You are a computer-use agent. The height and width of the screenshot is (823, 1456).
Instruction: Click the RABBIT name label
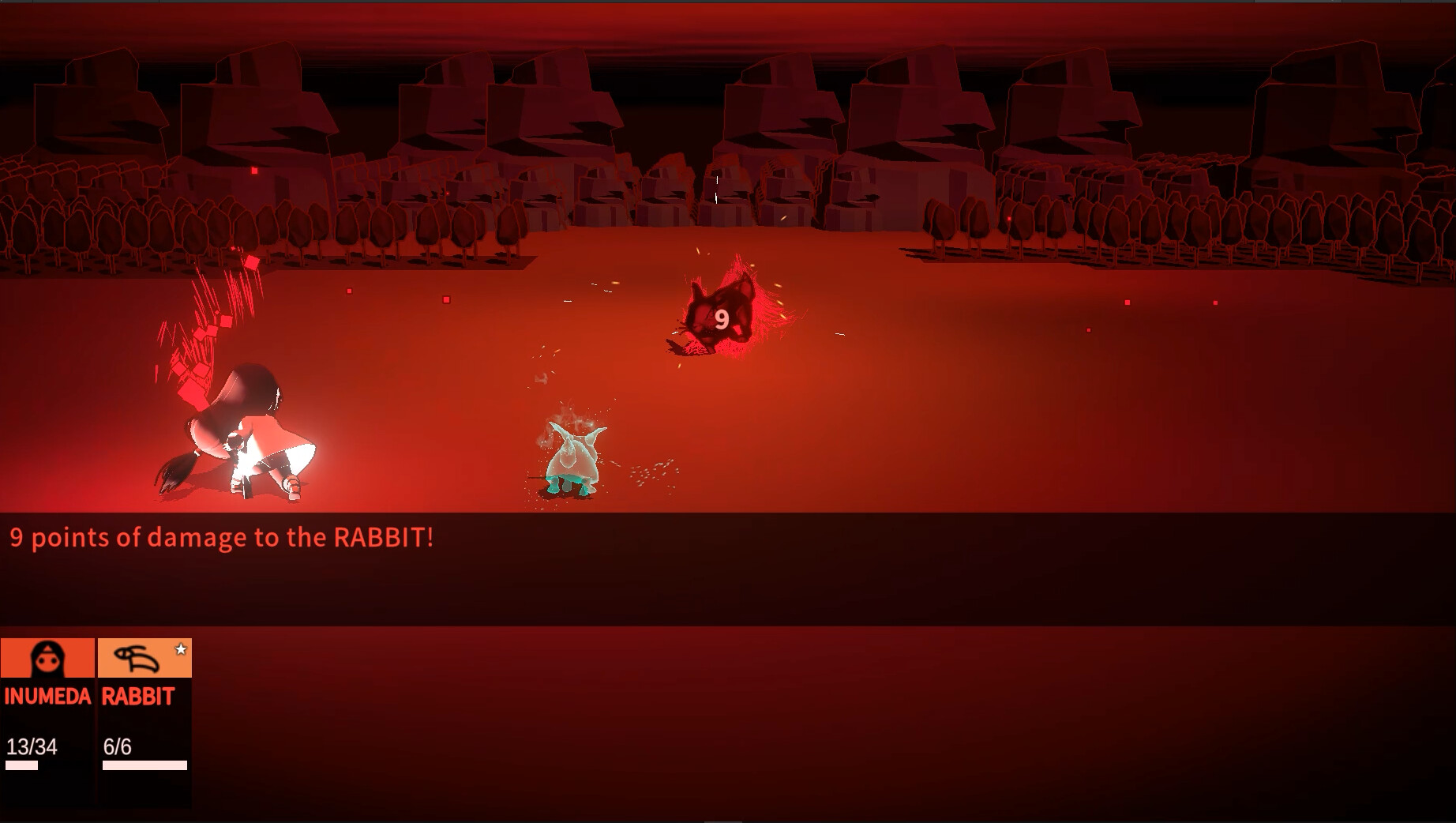138,697
